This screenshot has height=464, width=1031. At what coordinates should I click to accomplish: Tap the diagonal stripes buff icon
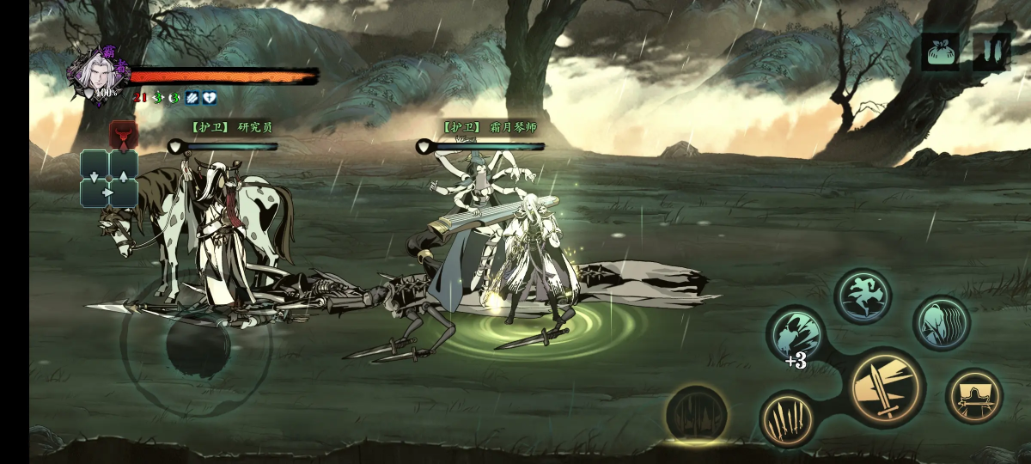point(192,98)
